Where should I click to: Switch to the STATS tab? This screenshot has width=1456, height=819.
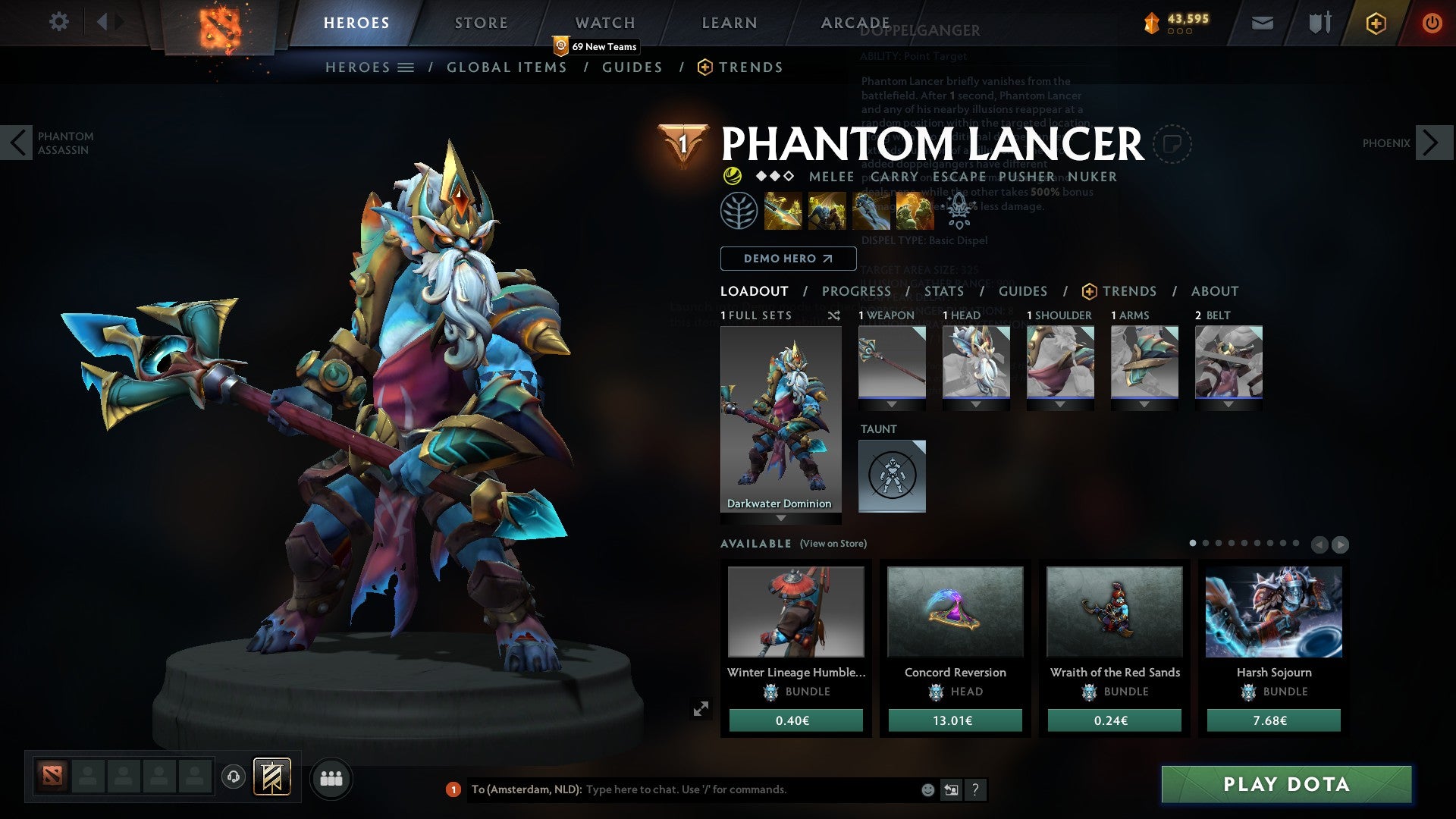[945, 291]
